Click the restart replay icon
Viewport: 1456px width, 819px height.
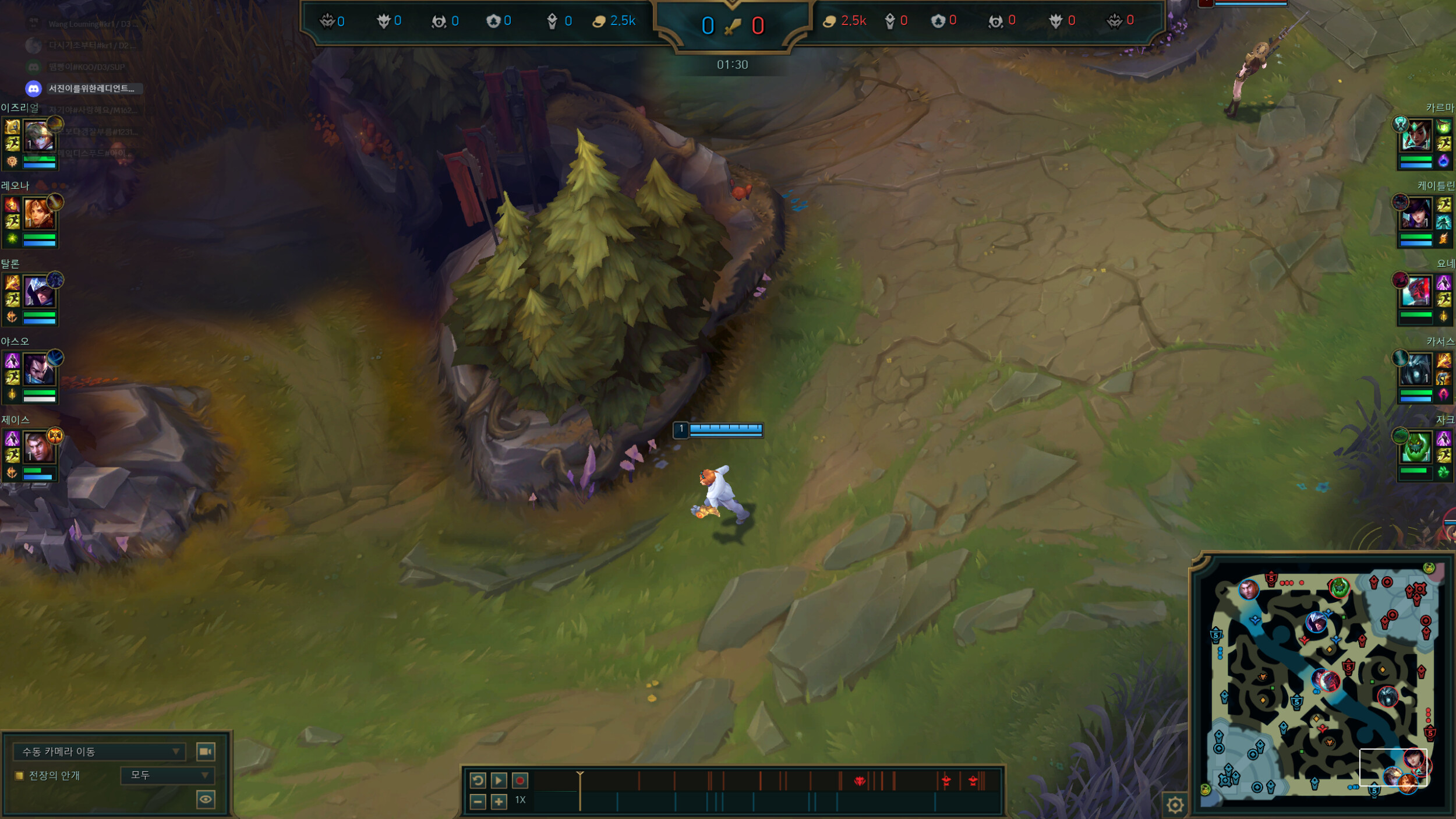coord(478,781)
